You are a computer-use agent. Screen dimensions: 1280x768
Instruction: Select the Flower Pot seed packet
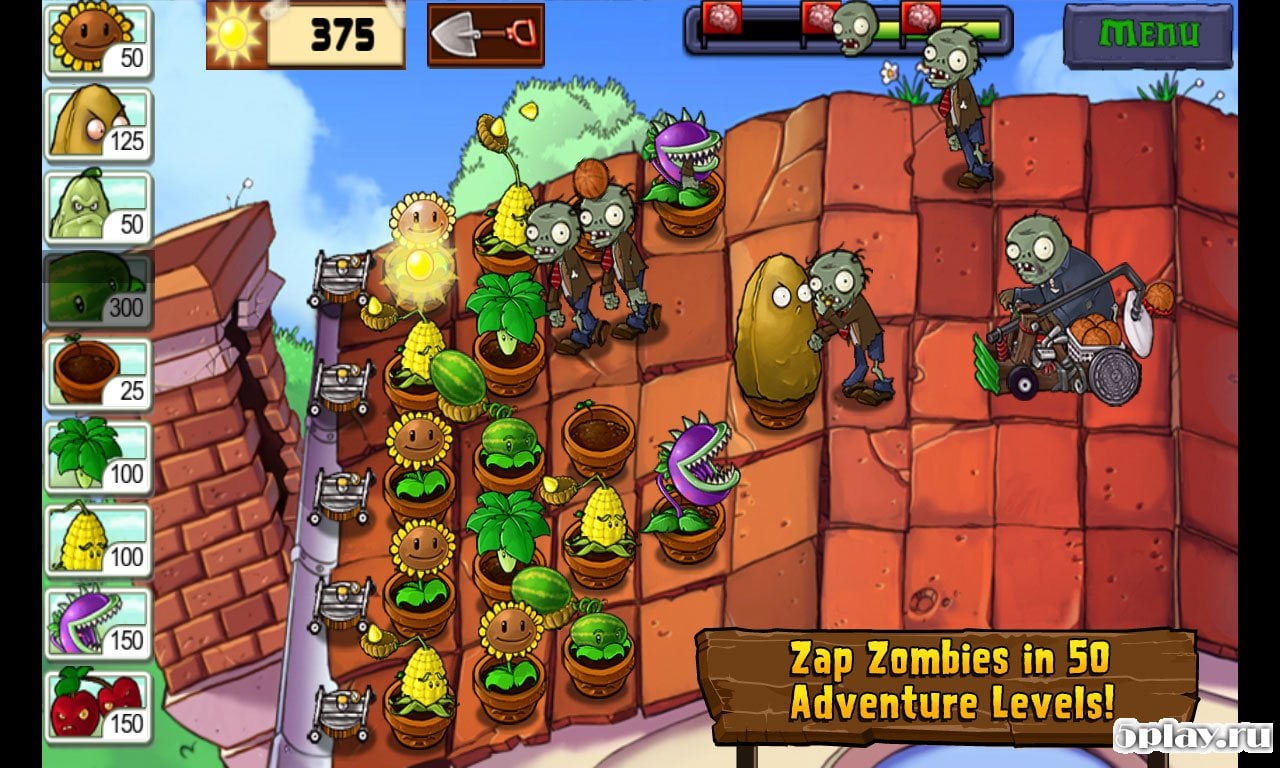[x=97, y=374]
